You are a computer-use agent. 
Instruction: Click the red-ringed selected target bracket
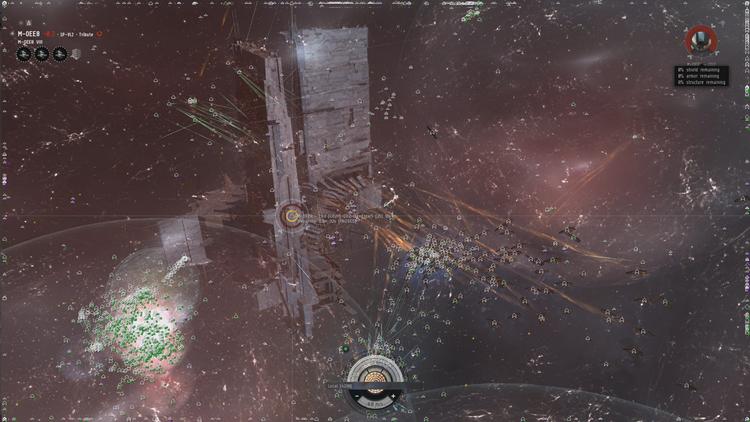[x=292, y=214]
